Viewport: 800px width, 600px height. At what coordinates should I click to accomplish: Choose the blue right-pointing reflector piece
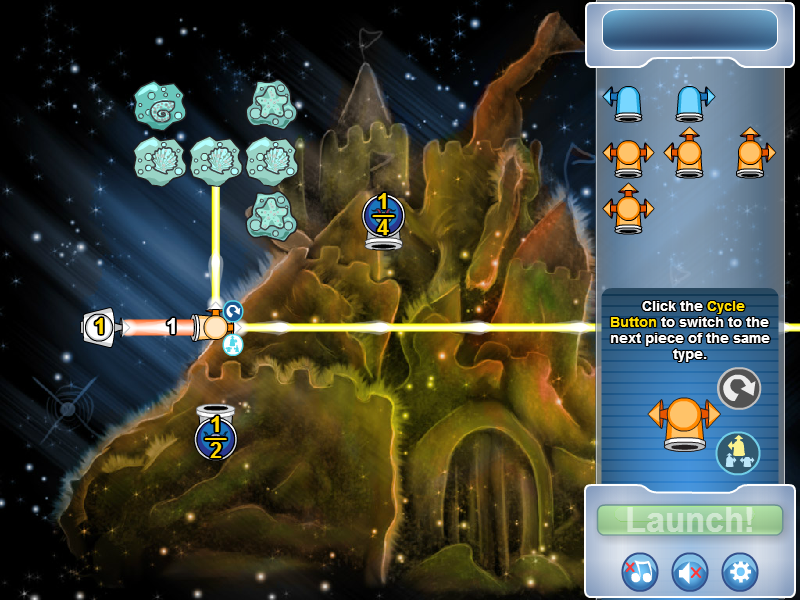tap(694, 101)
